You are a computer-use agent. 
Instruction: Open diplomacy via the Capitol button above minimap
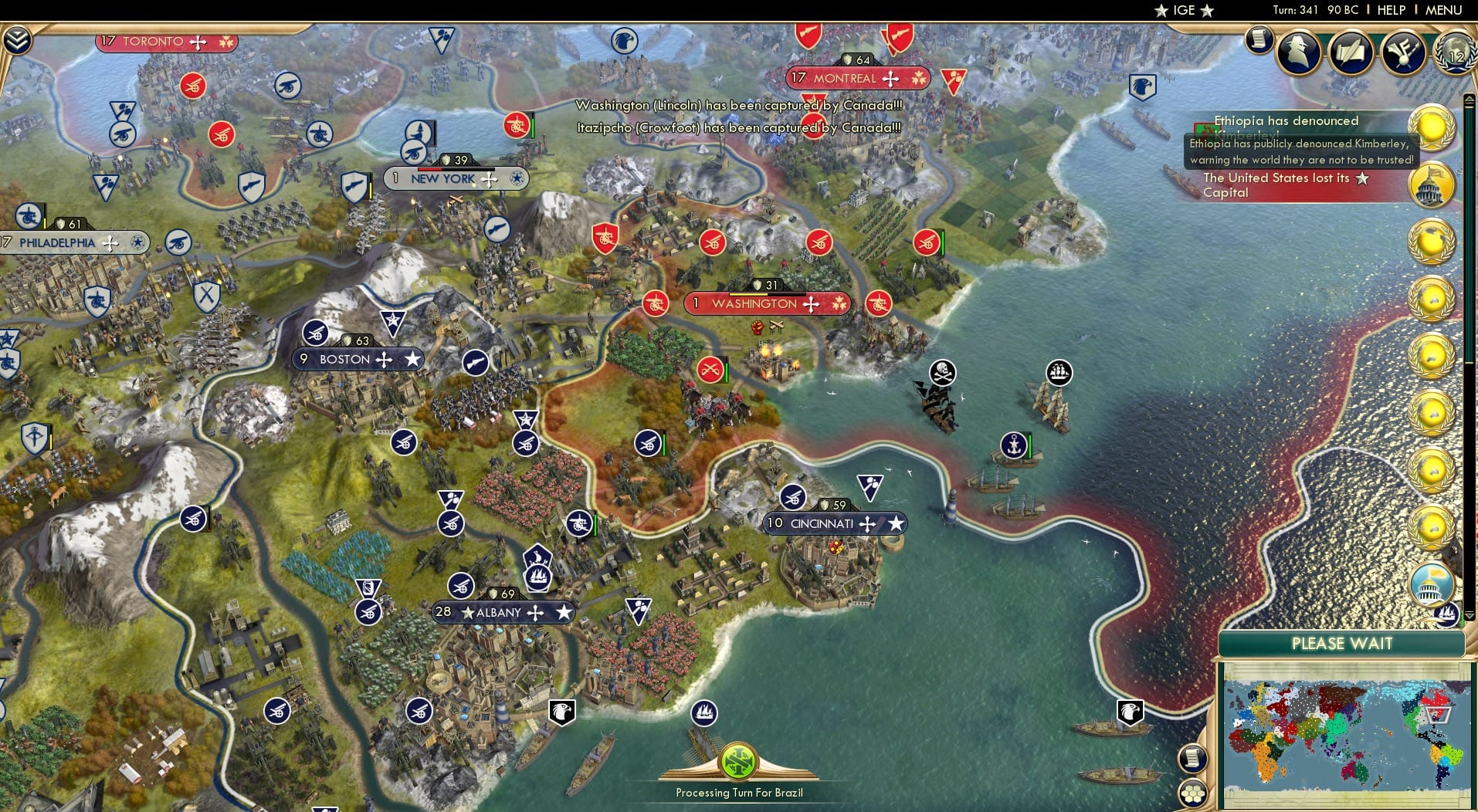click(x=1433, y=585)
